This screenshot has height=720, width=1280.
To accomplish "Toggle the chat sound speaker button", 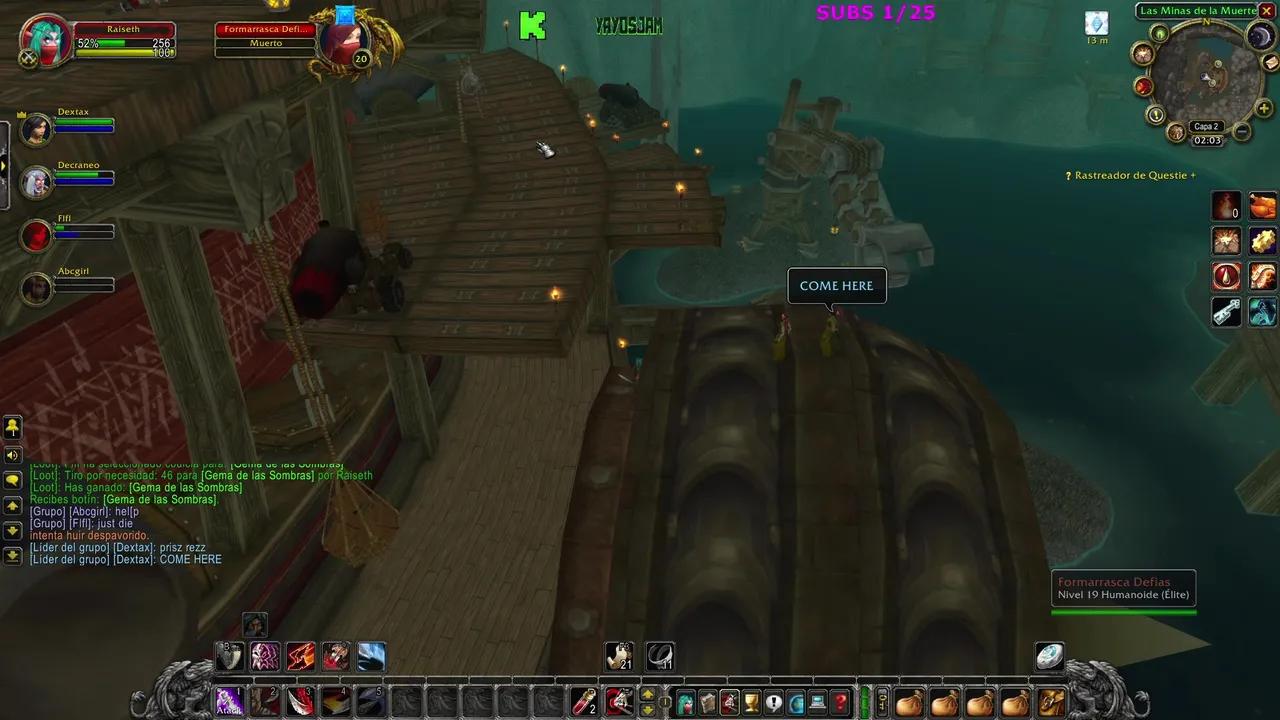I will [x=13, y=457].
